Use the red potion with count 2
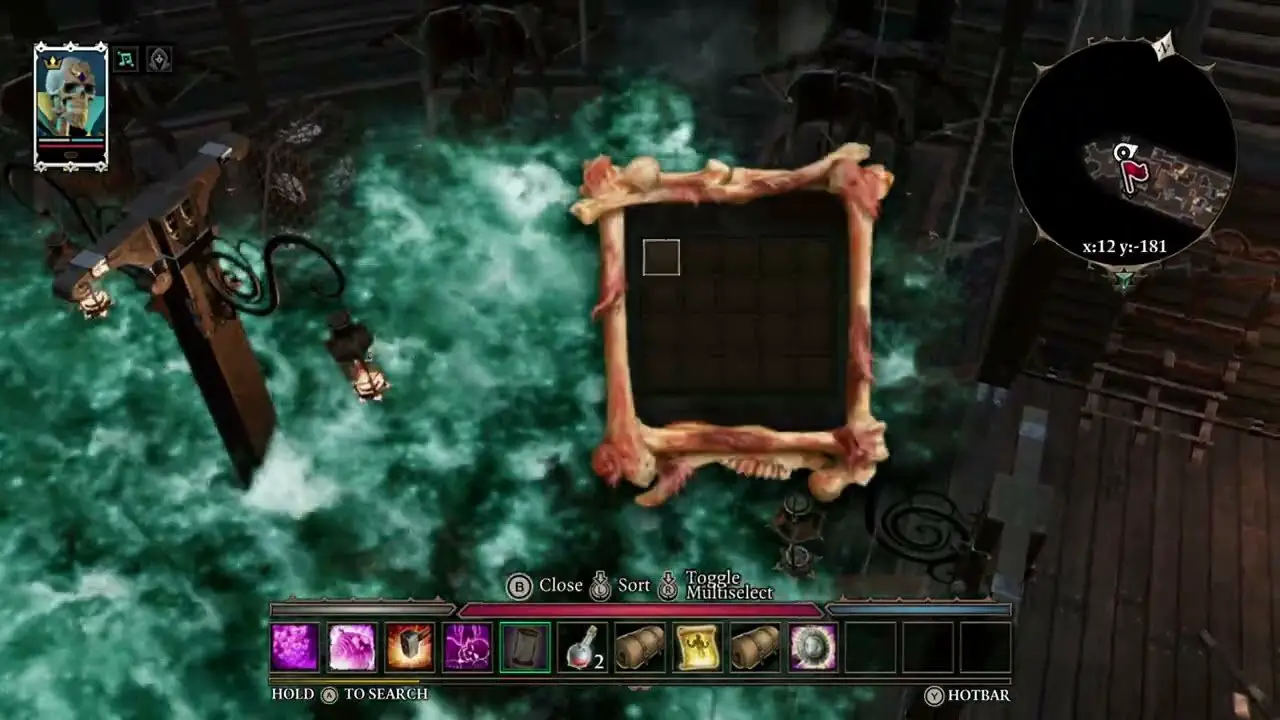Screen dimensions: 1280x720 [x=582, y=647]
